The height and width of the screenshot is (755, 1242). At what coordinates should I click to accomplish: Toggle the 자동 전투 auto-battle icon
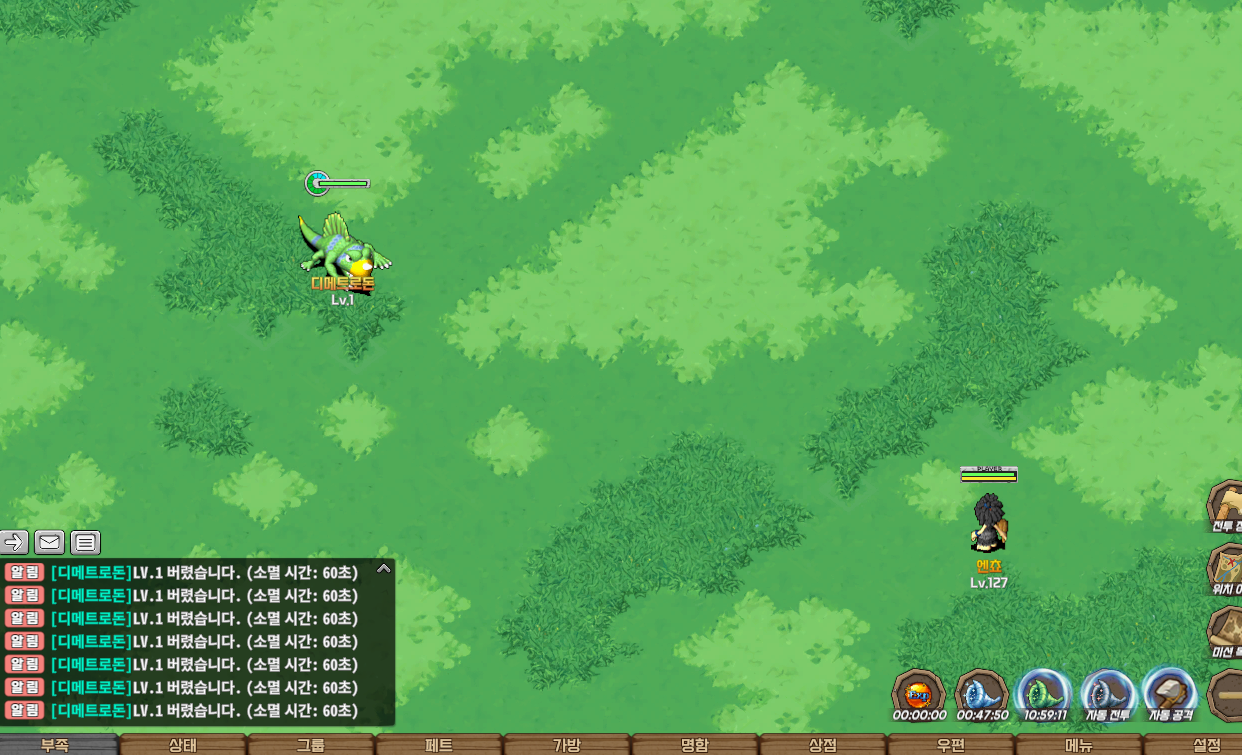tap(1107, 693)
